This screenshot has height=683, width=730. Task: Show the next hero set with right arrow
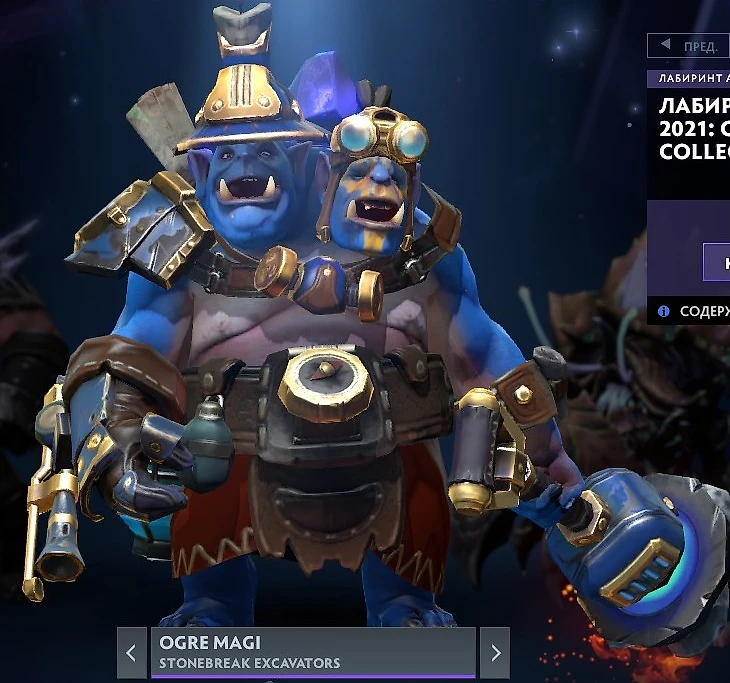(495, 653)
